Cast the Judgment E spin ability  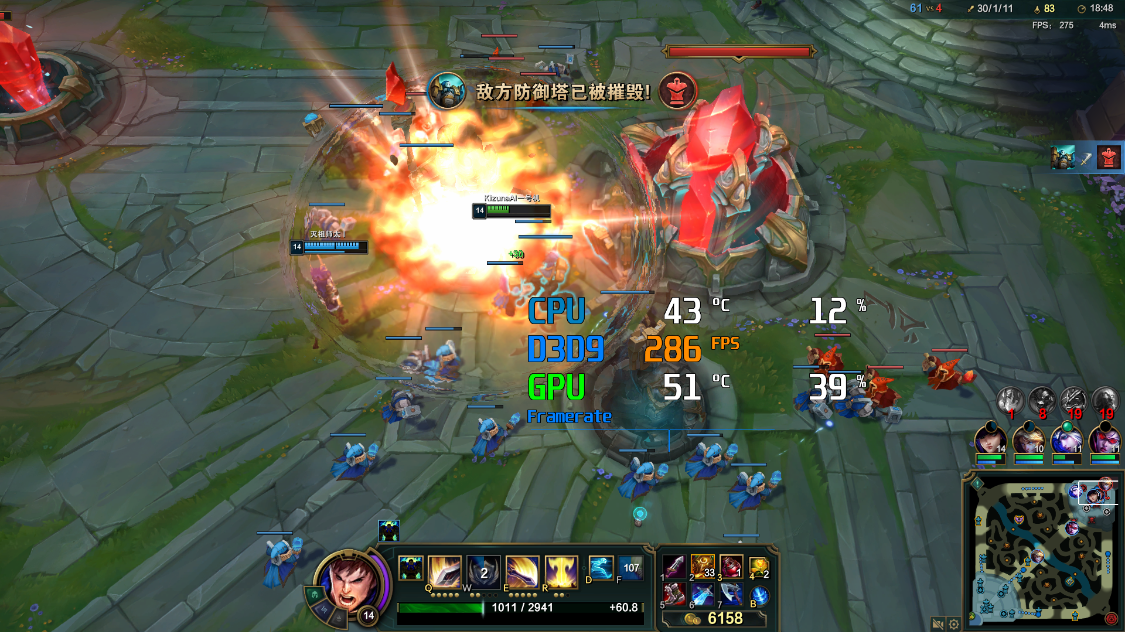pyautogui.click(x=522, y=572)
